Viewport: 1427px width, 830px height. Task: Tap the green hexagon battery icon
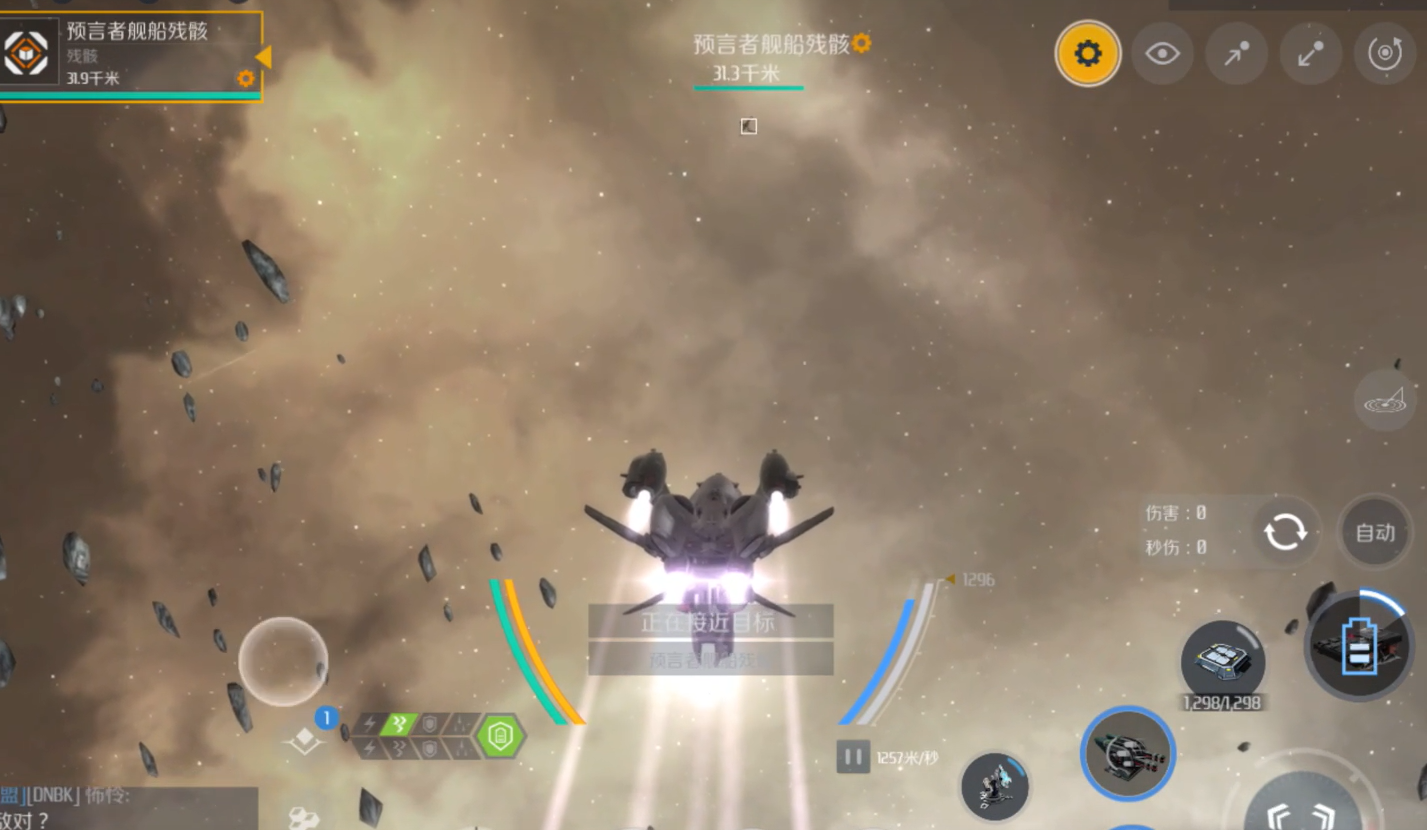(x=500, y=736)
